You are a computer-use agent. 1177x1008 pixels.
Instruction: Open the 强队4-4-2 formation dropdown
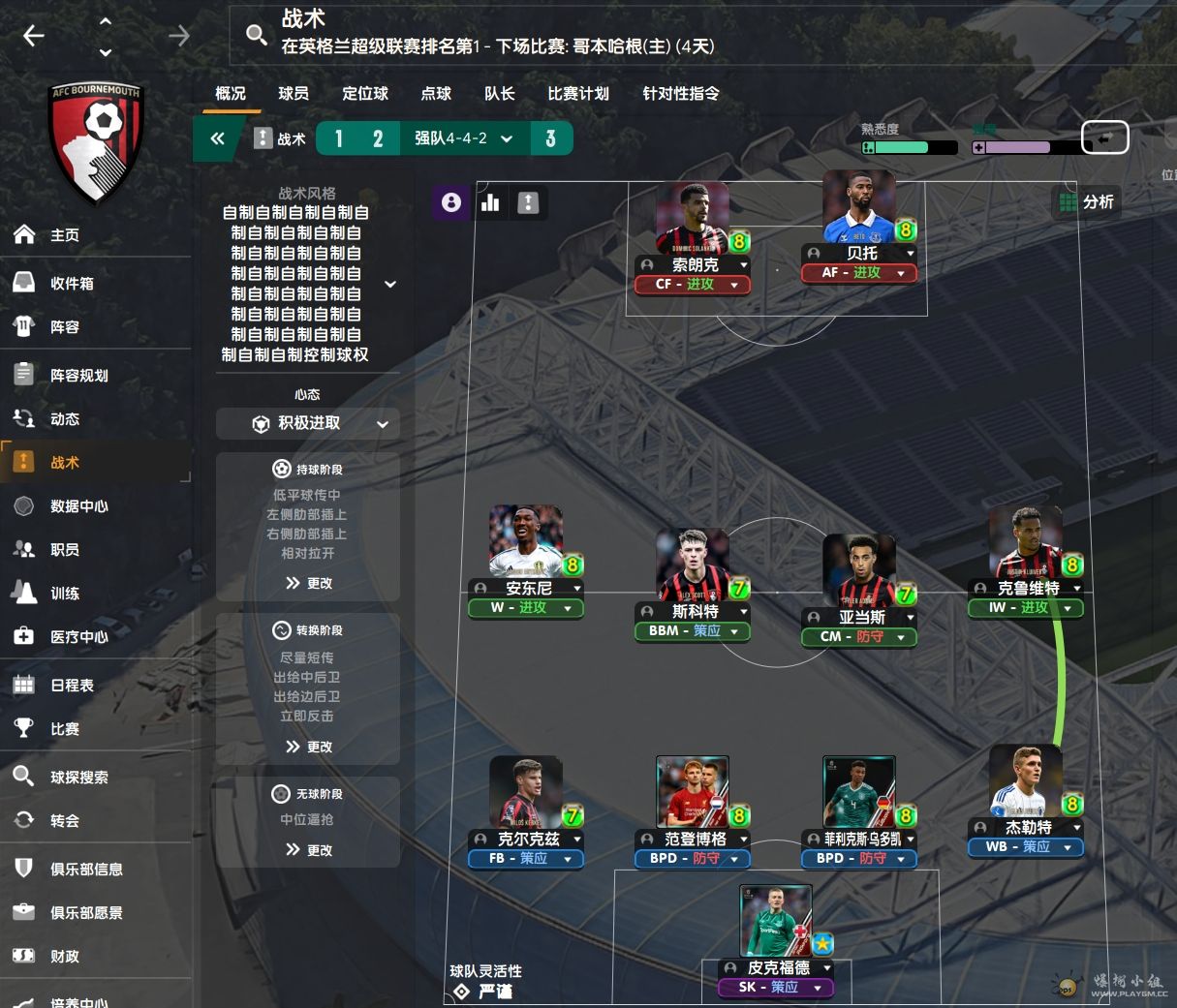[x=464, y=138]
